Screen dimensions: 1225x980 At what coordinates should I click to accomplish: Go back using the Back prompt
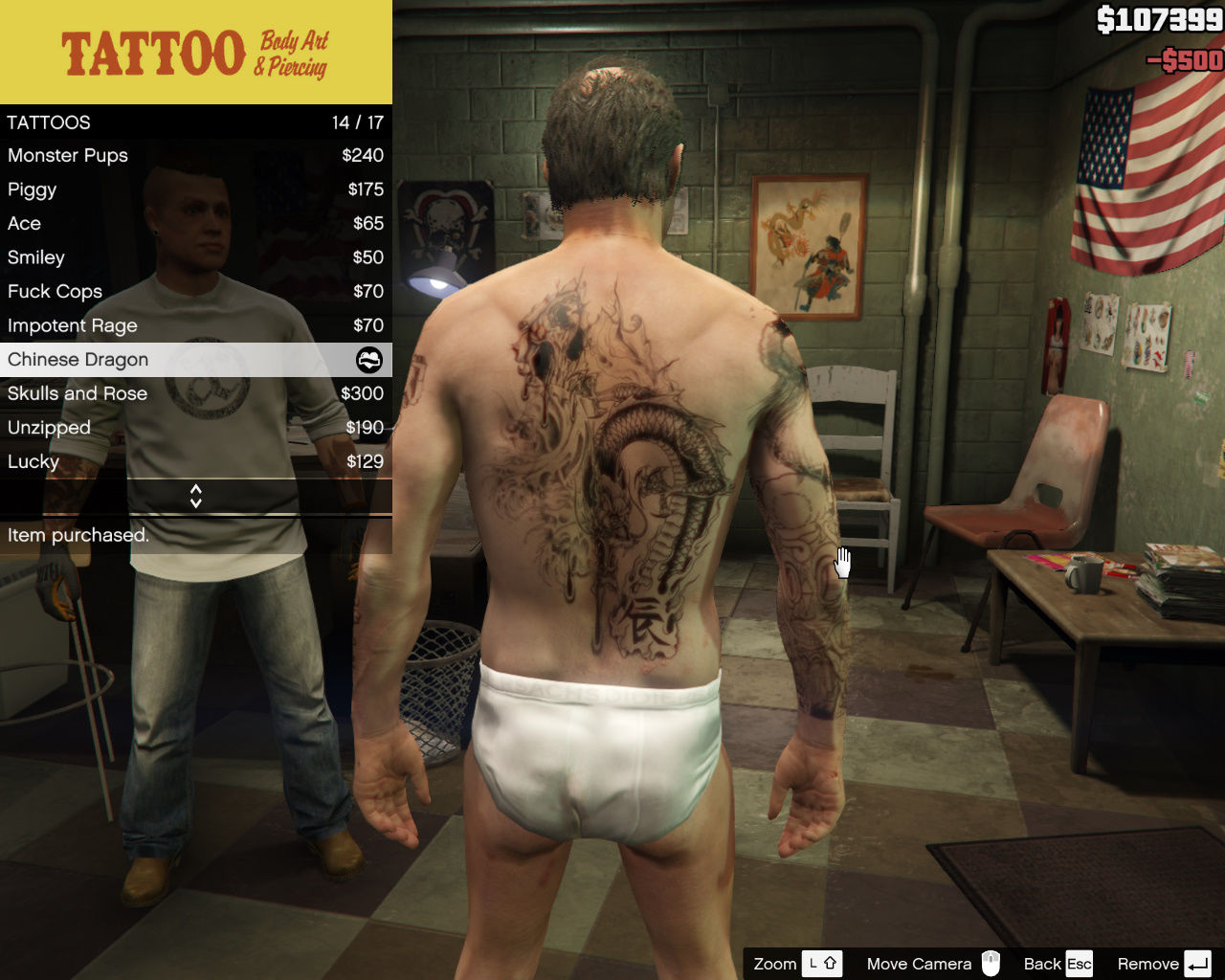pyautogui.click(x=1058, y=964)
